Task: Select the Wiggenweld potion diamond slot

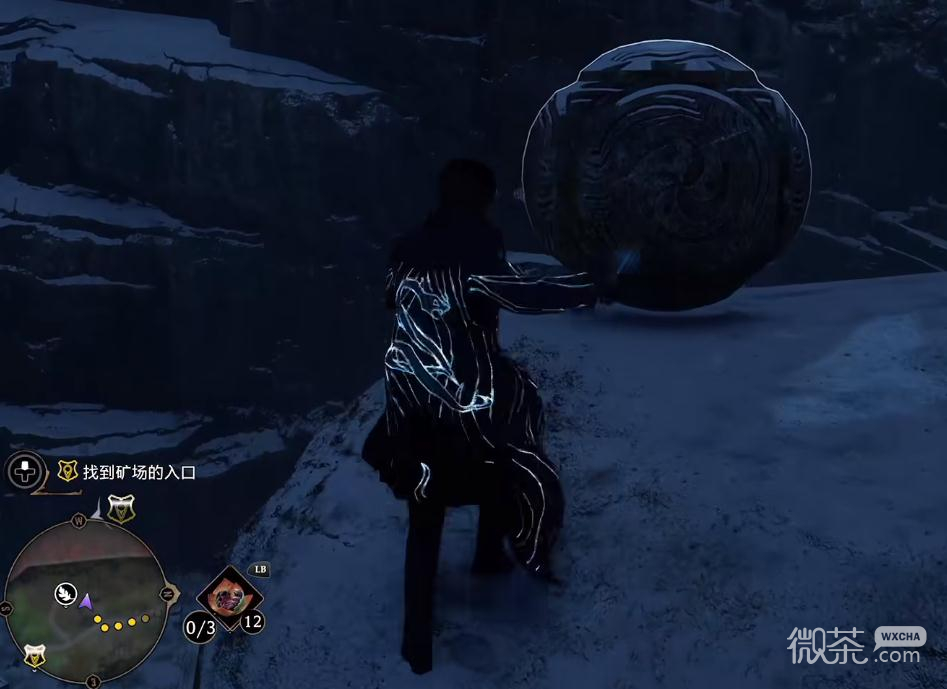Action: pos(229,595)
